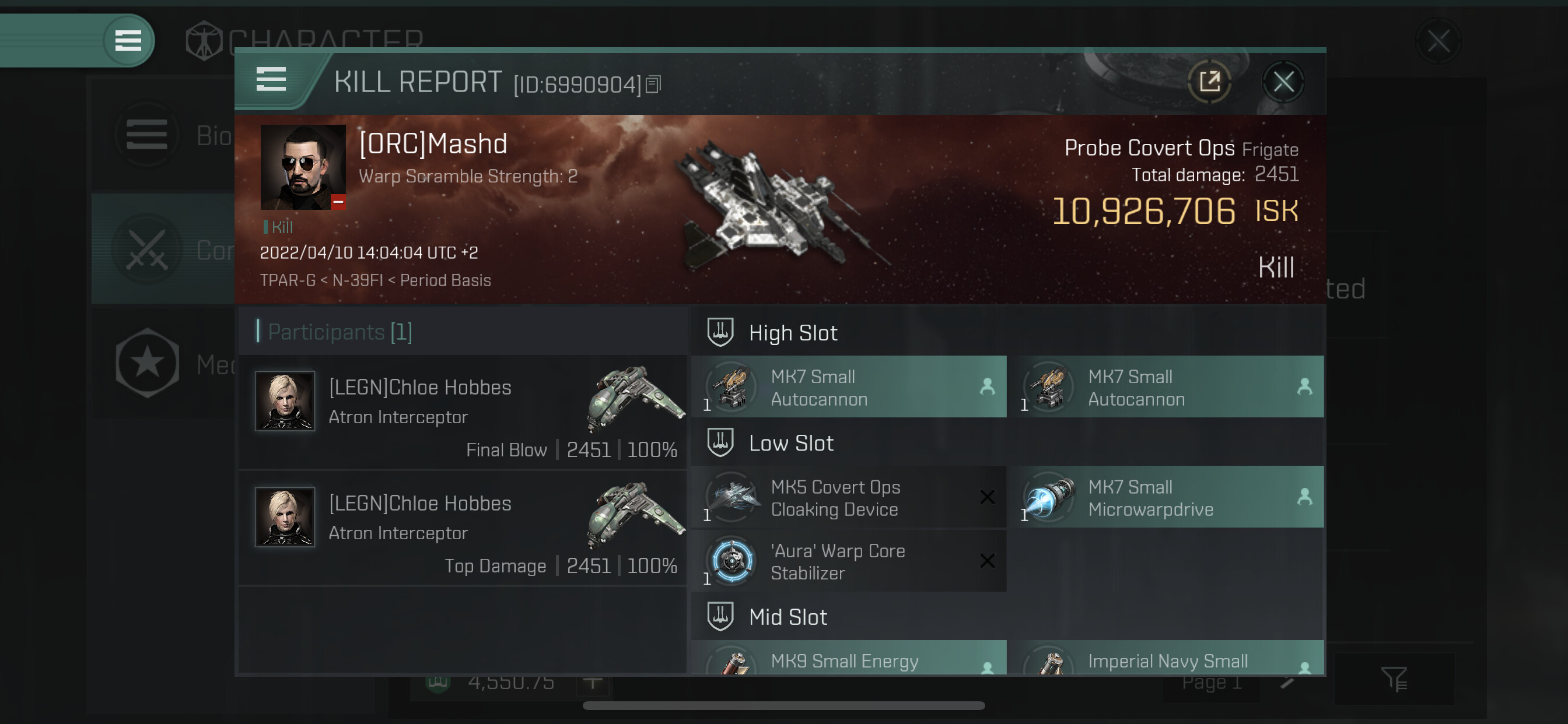Switch to the Bio tab
This screenshot has width=1568, height=724.
tap(162, 135)
